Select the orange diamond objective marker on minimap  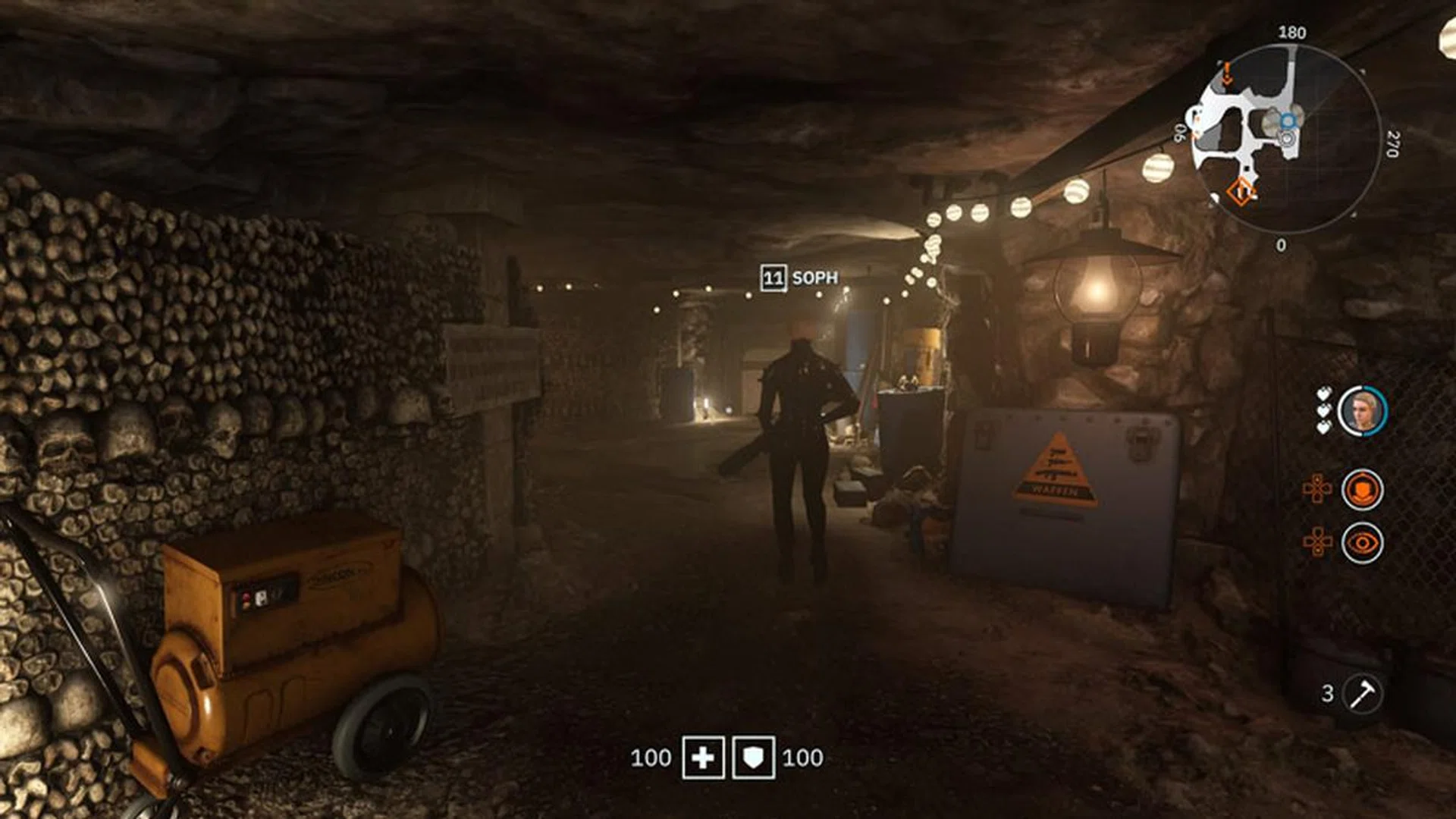tap(1241, 193)
